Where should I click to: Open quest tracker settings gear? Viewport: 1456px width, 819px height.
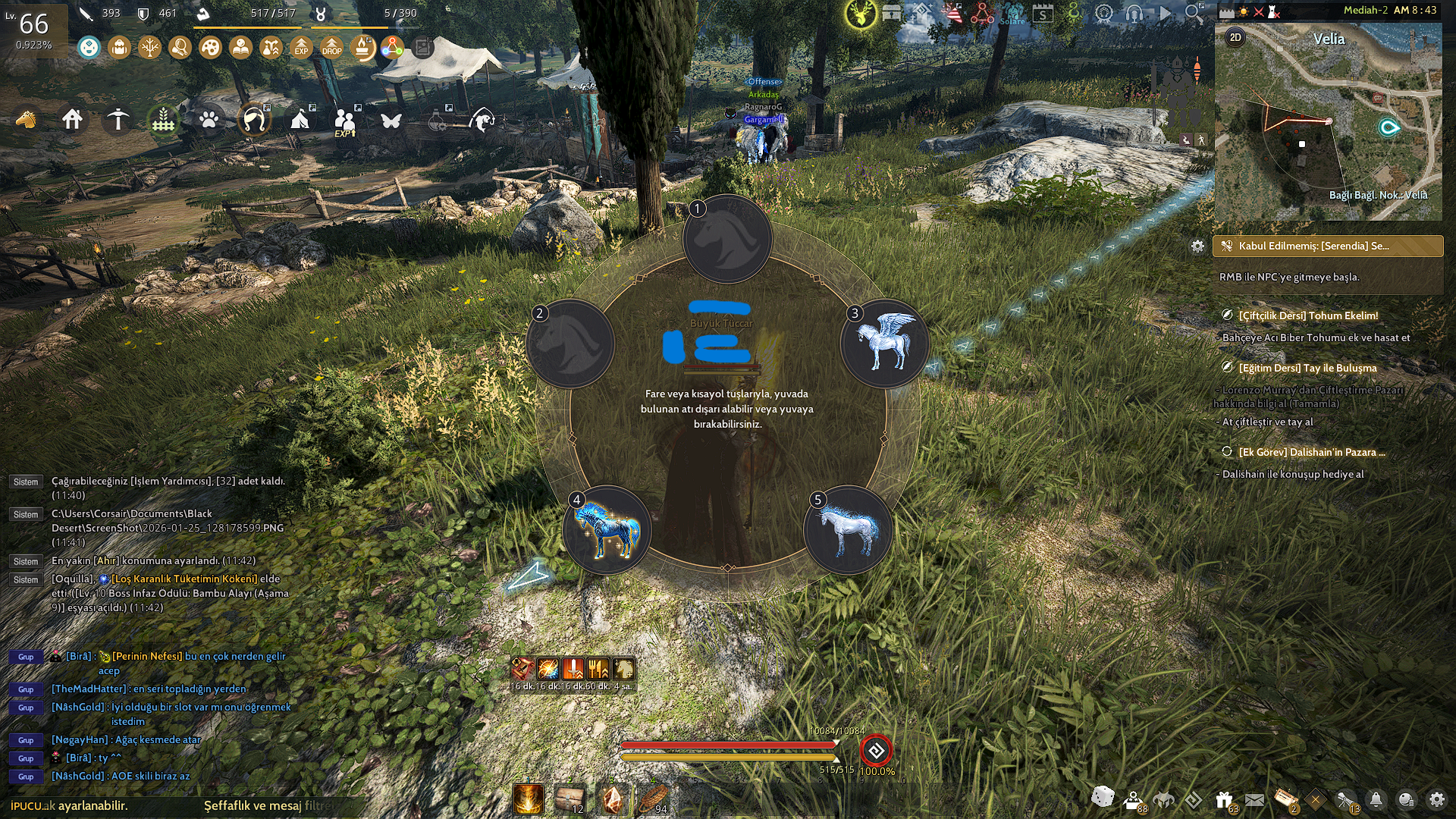(1197, 246)
